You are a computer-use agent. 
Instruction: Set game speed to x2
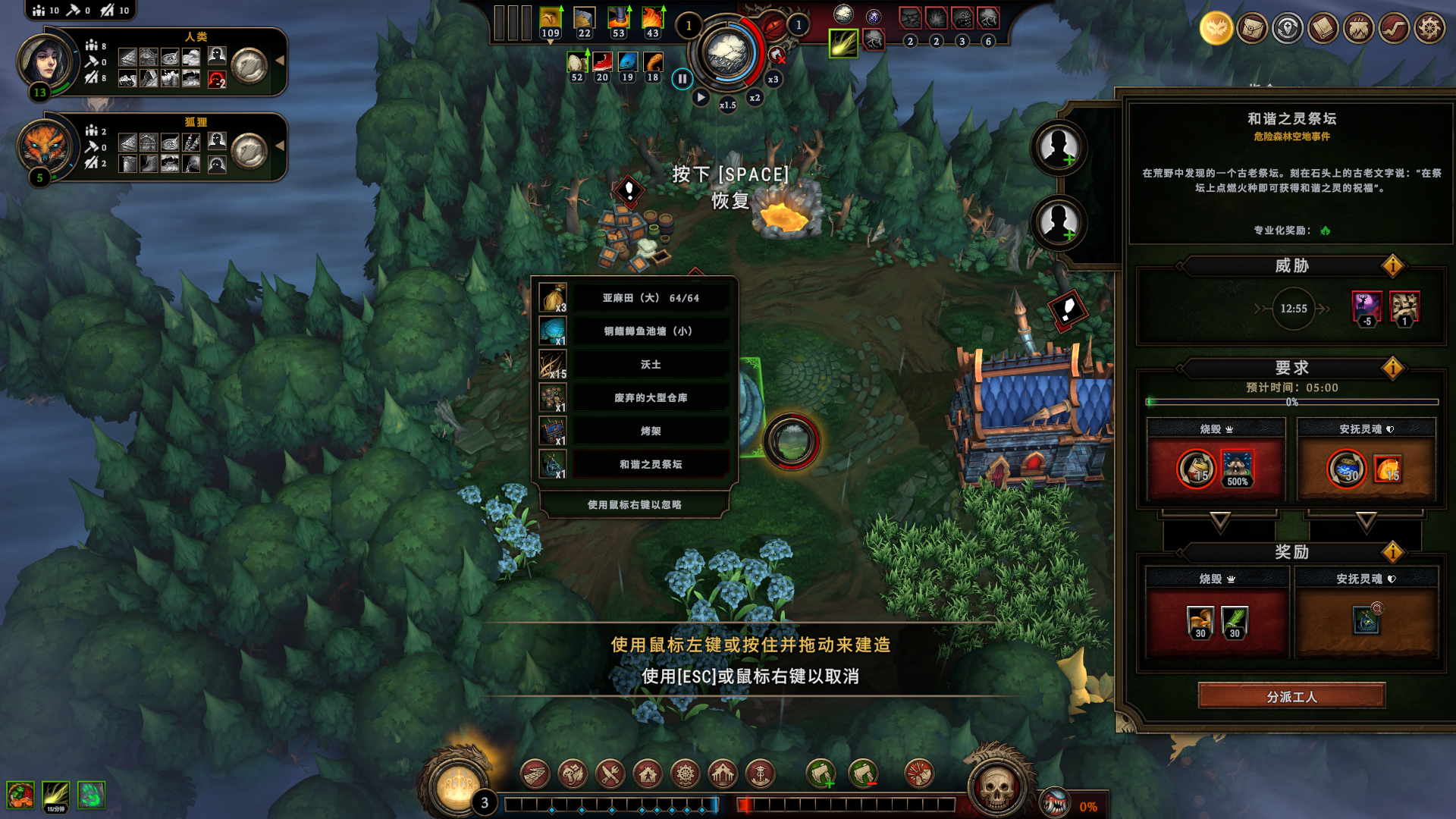click(x=755, y=98)
